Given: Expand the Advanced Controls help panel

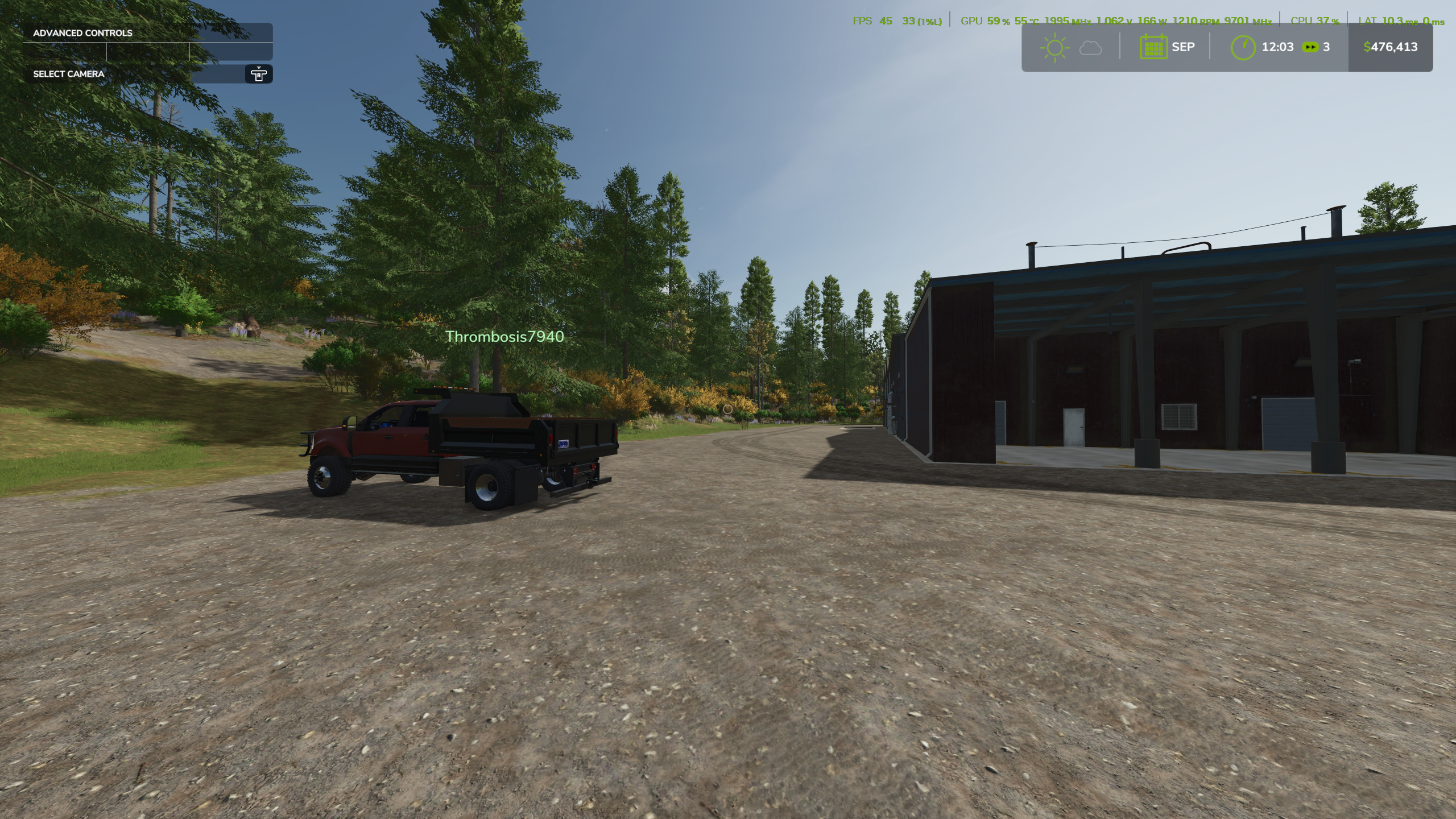Looking at the screenshot, I should point(82,33).
